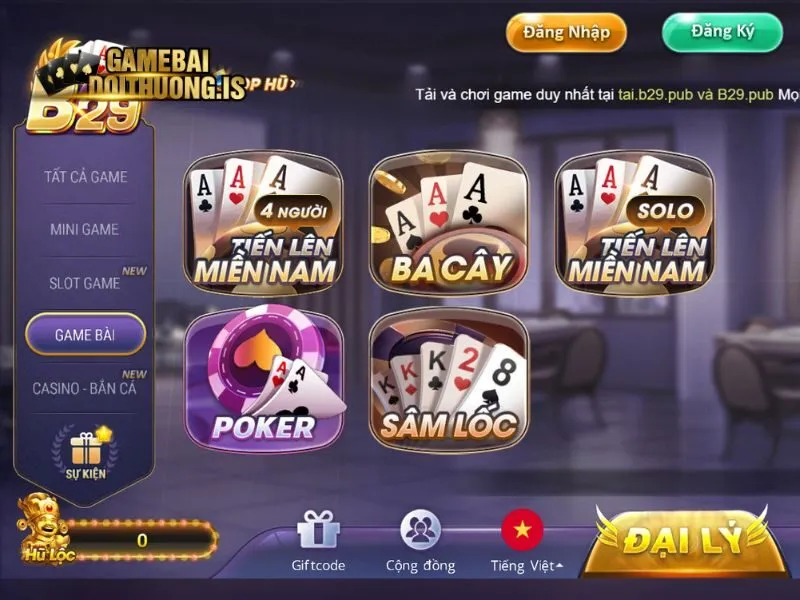This screenshot has height=600, width=800.
Task: Start the Solo Tiến Lên Miền Nam game
Action: pos(634,225)
